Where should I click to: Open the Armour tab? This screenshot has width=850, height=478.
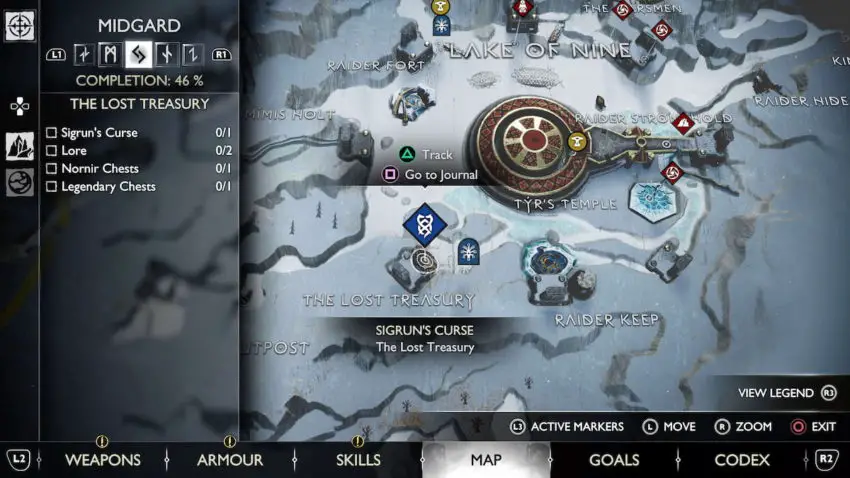tap(229, 460)
